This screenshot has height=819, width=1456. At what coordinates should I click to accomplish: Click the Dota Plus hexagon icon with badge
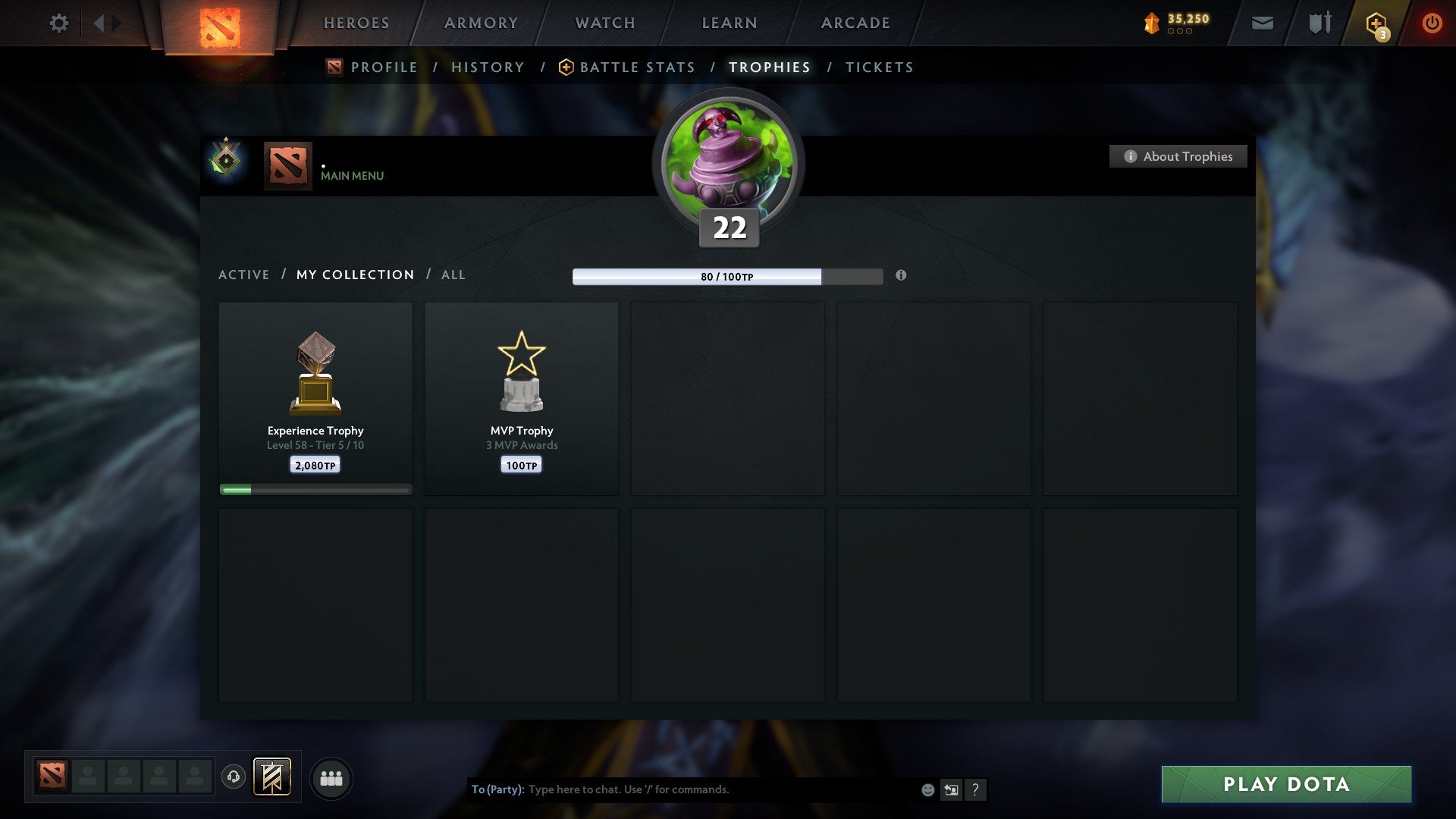click(1375, 23)
